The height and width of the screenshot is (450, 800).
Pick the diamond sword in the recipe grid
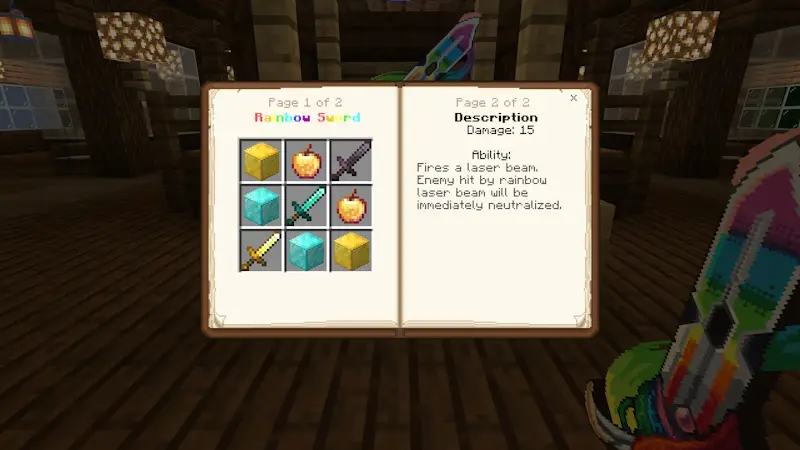[305, 205]
